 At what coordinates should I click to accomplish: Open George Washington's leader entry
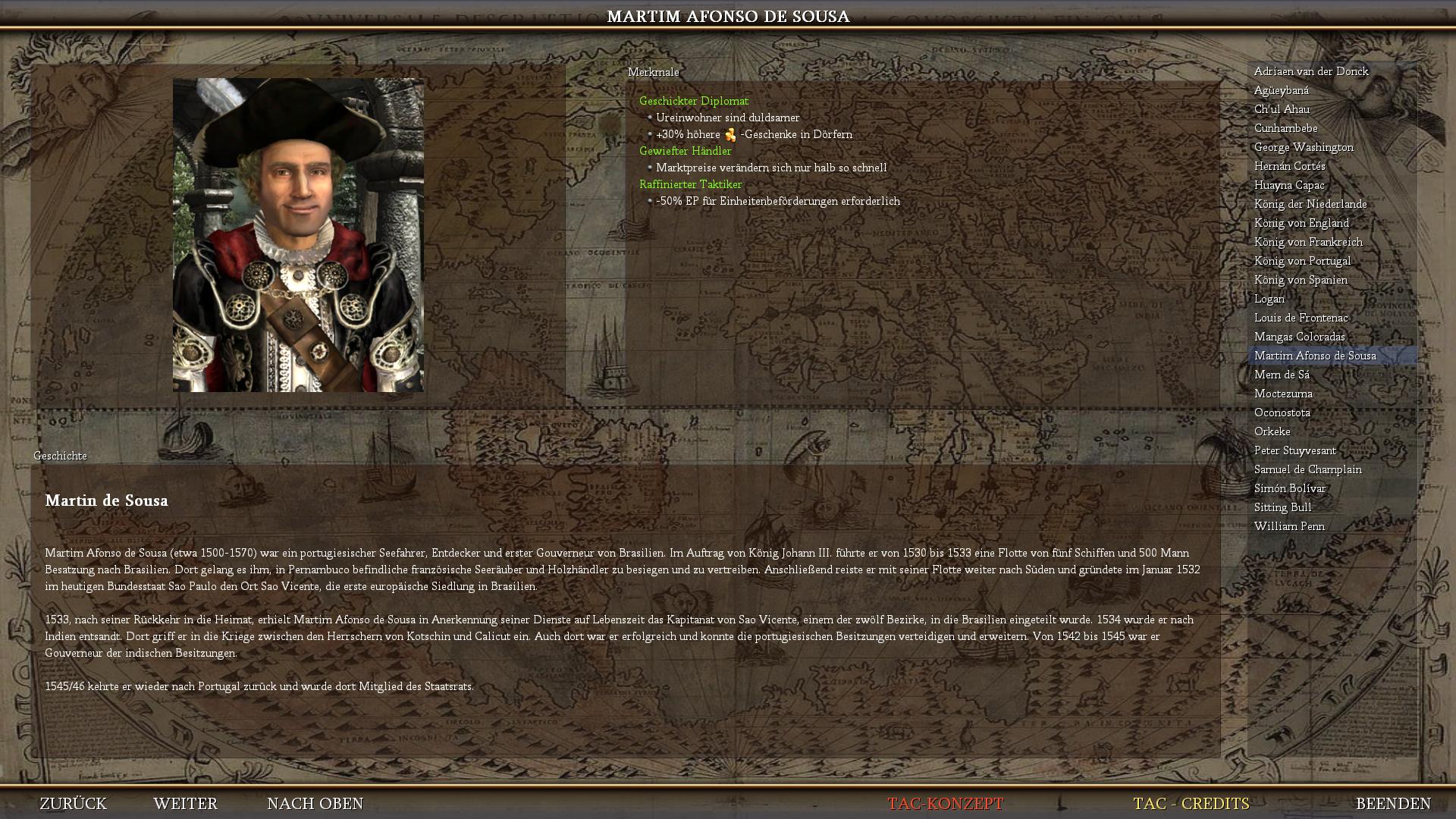coord(1304,147)
